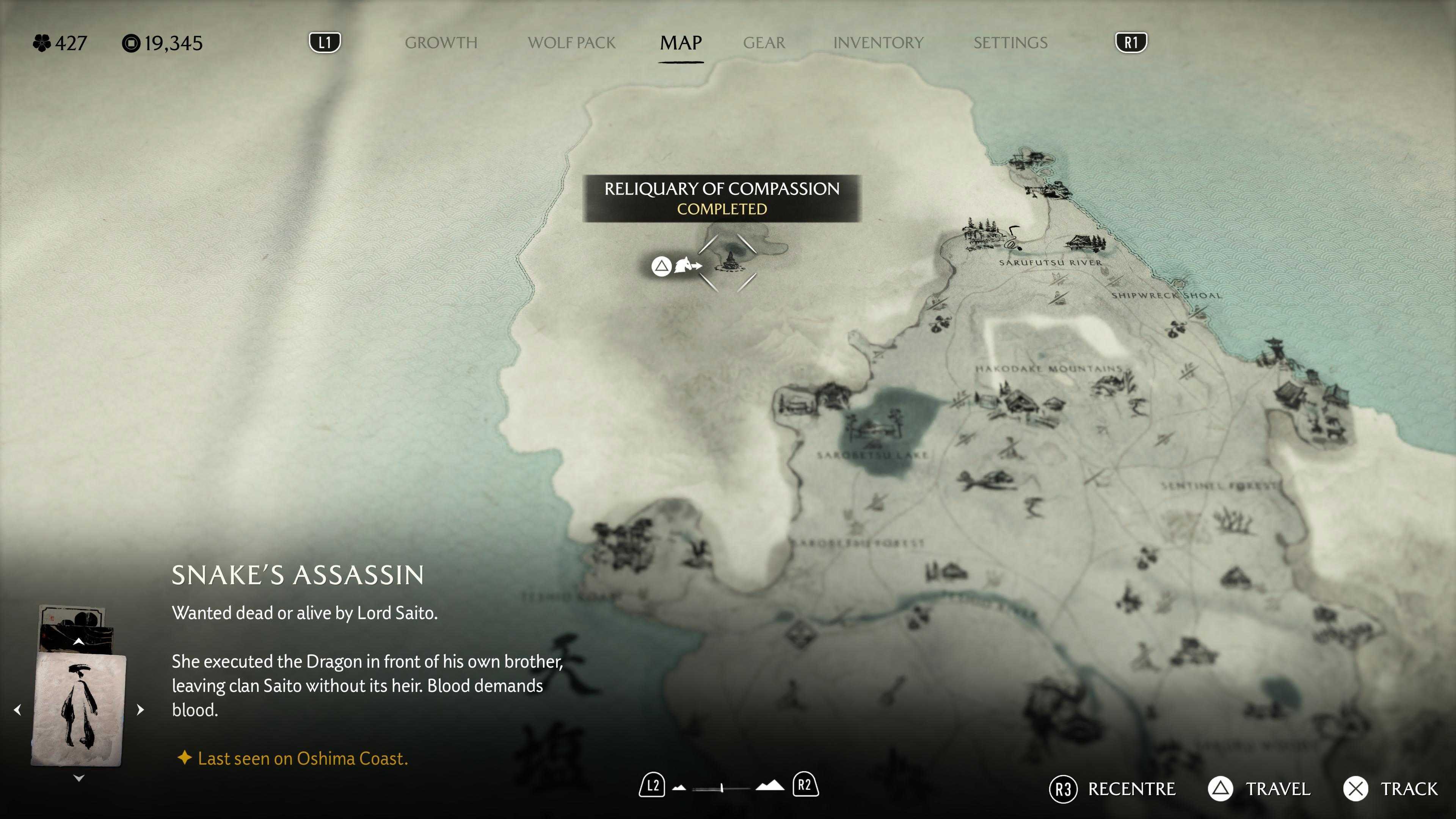The image size is (1456, 819).
Task: Cycle card stack upward with up chevron
Action: (x=78, y=642)
